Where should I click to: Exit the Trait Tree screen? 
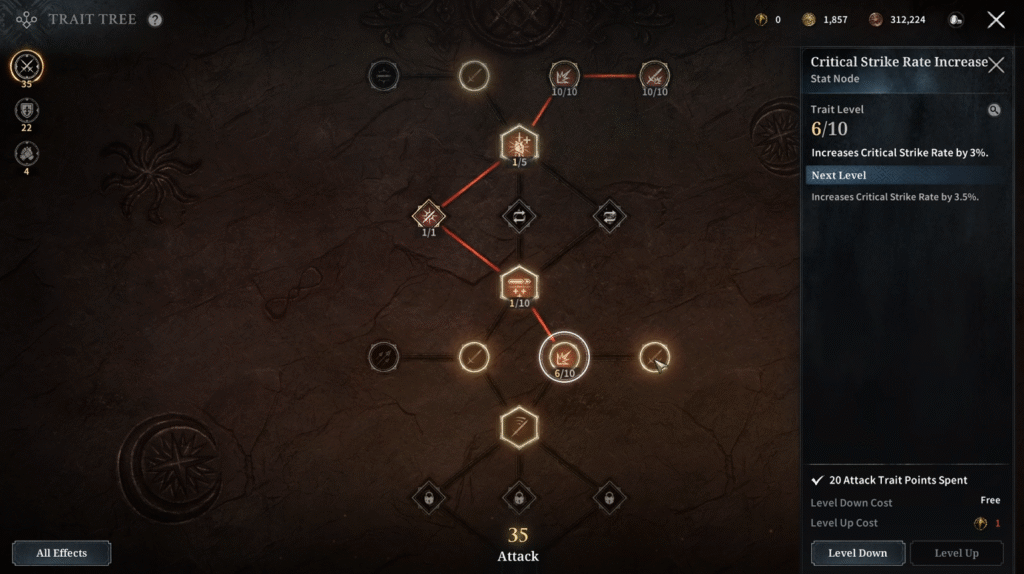996,20
